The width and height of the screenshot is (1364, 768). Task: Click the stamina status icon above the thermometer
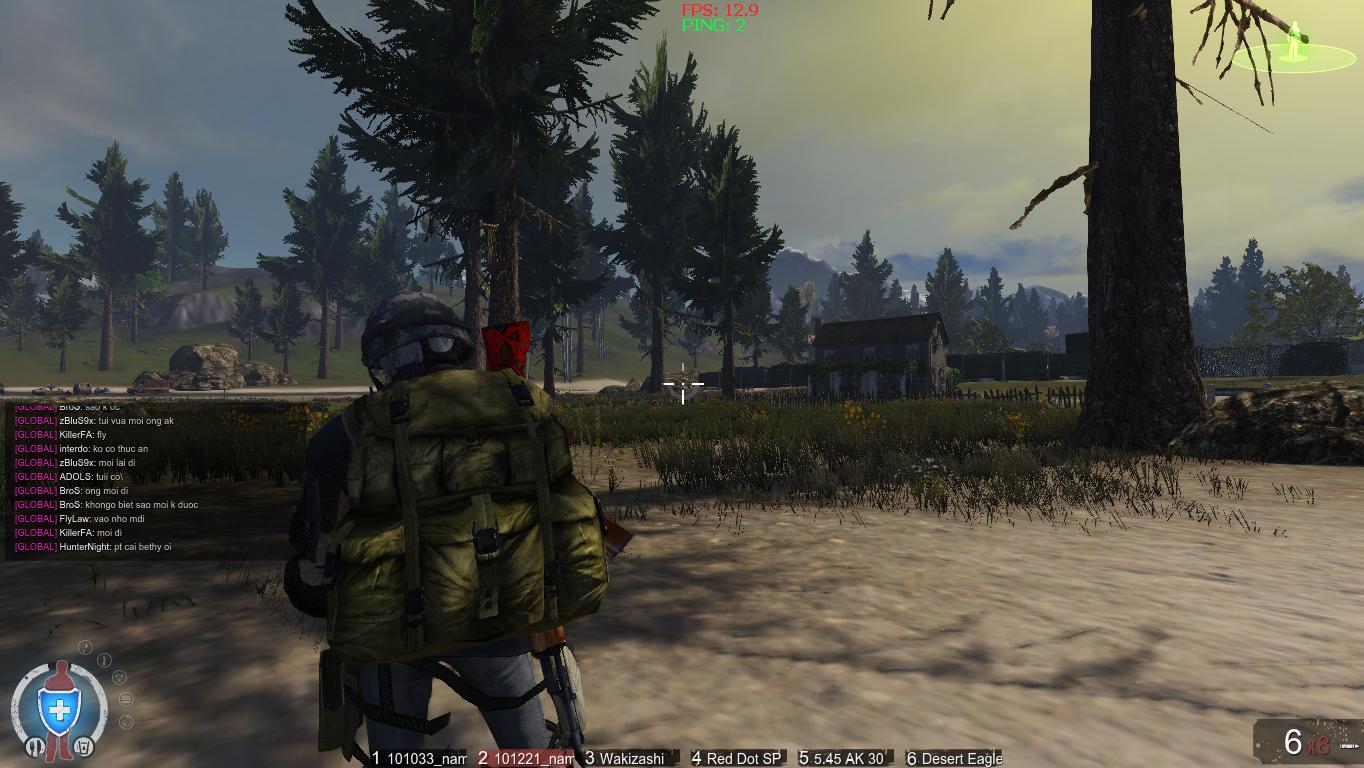(x=85, y=646)
